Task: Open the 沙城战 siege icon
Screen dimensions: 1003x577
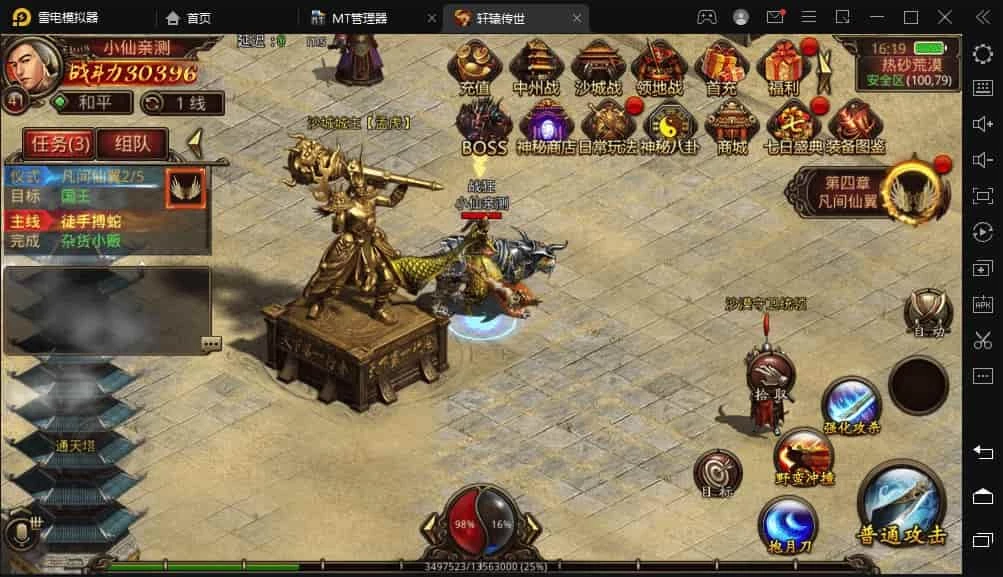Action: click(x=598, y=67)
